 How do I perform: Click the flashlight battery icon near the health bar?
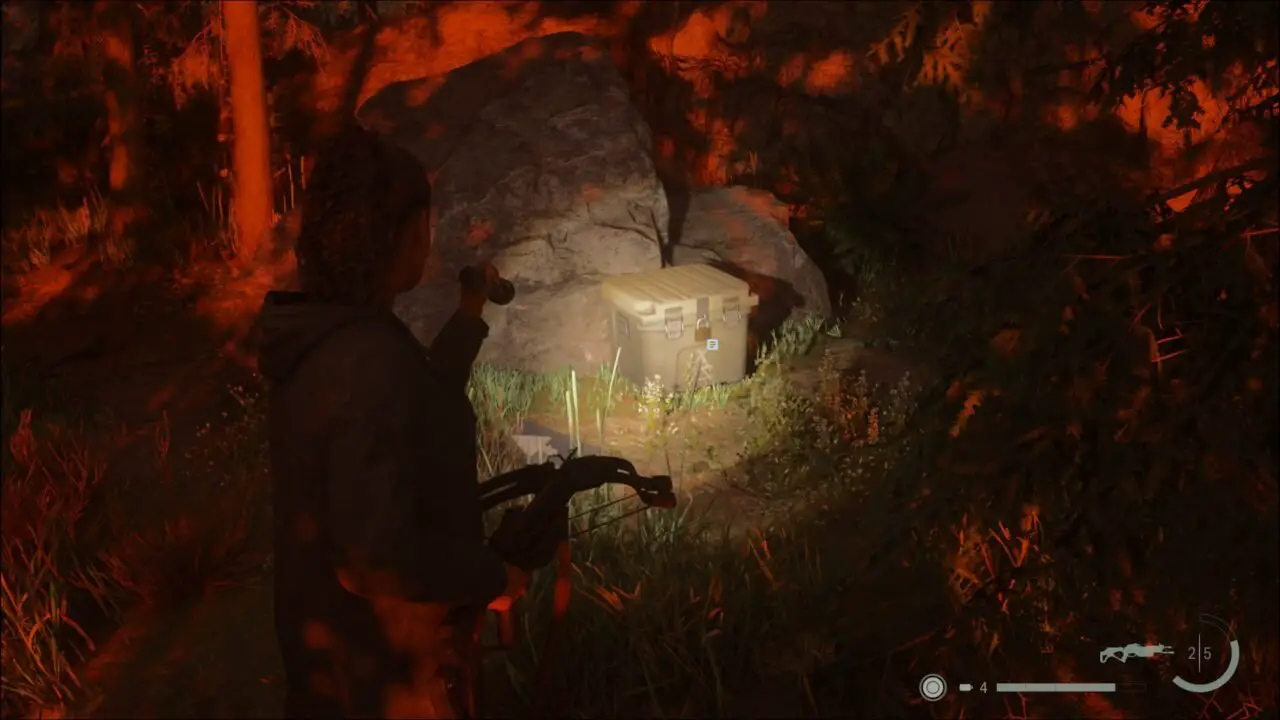pos(967,688)
